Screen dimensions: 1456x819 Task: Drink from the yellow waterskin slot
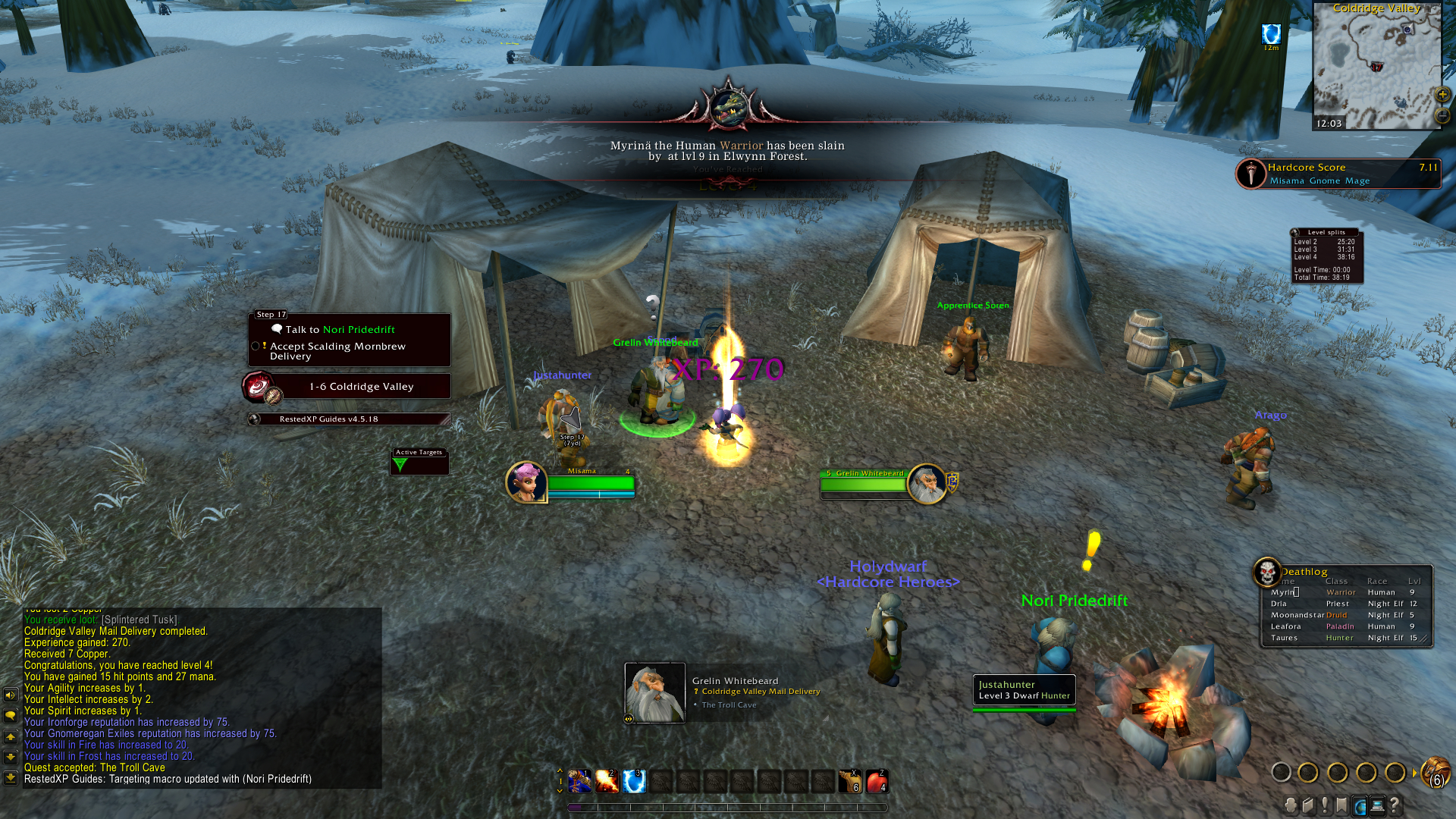[x=849, y=781]
